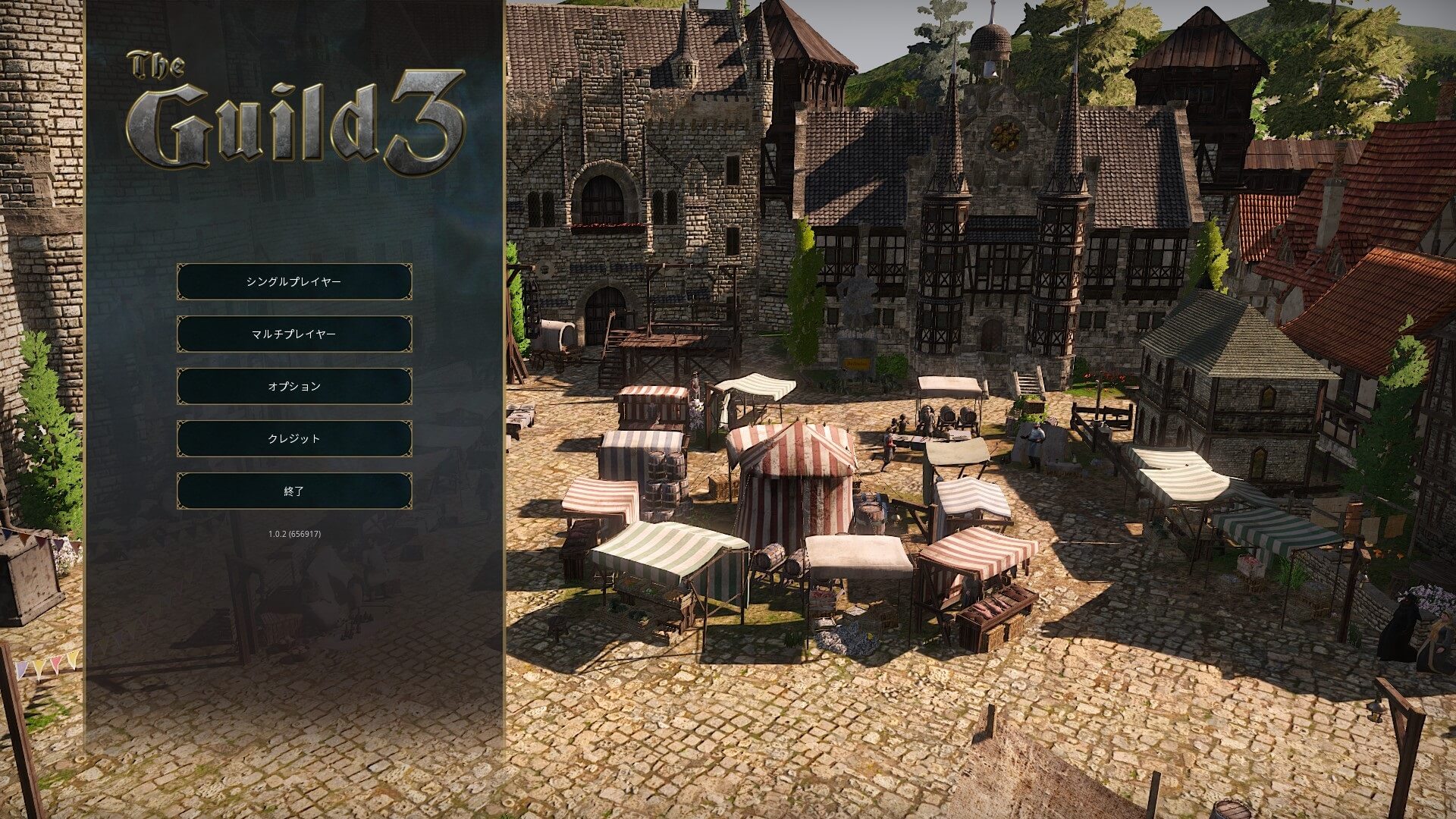The width and height of the screenshot is (1456, 819).
Task: Quit via the bottom menu entry
Action: pyautogui.click(x=294, y=491)
